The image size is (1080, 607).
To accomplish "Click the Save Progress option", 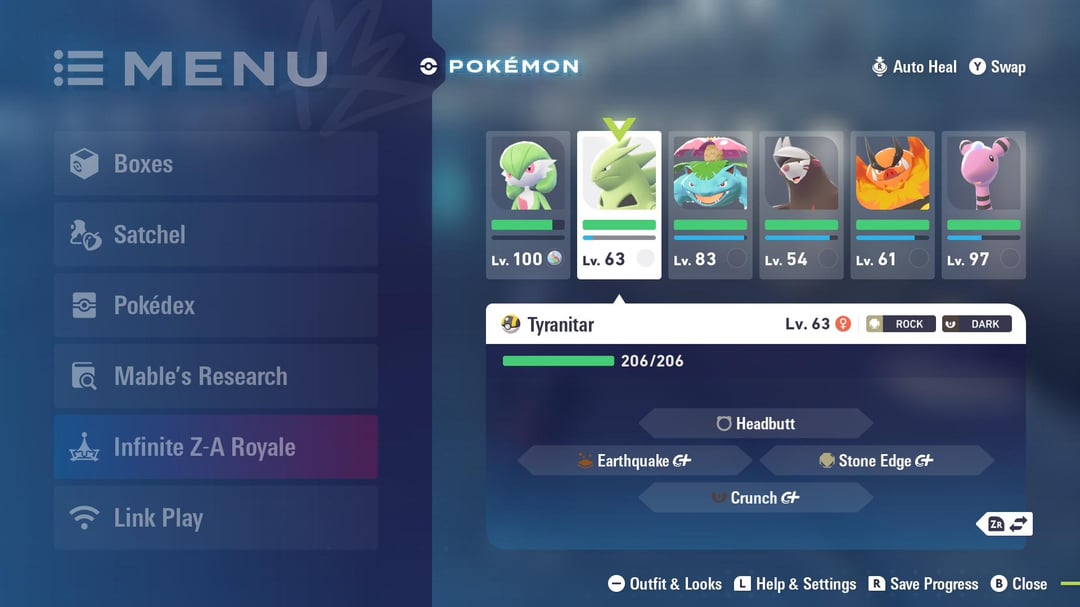I will [x=923, y=584].
